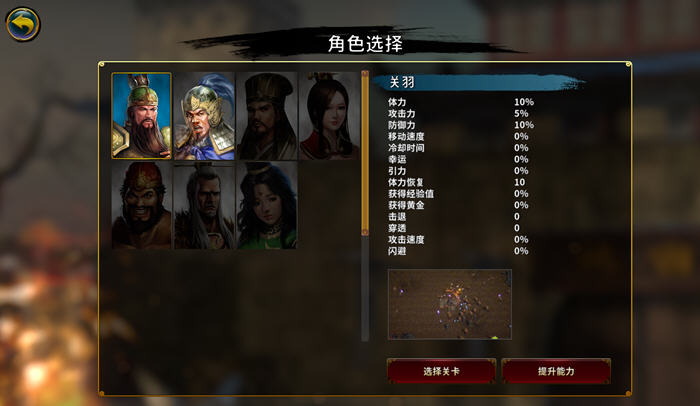The width and height of the screenshot is (700, 406).
Task: Choose the locked long-haired man with topknot
Action: pos(204,206)
